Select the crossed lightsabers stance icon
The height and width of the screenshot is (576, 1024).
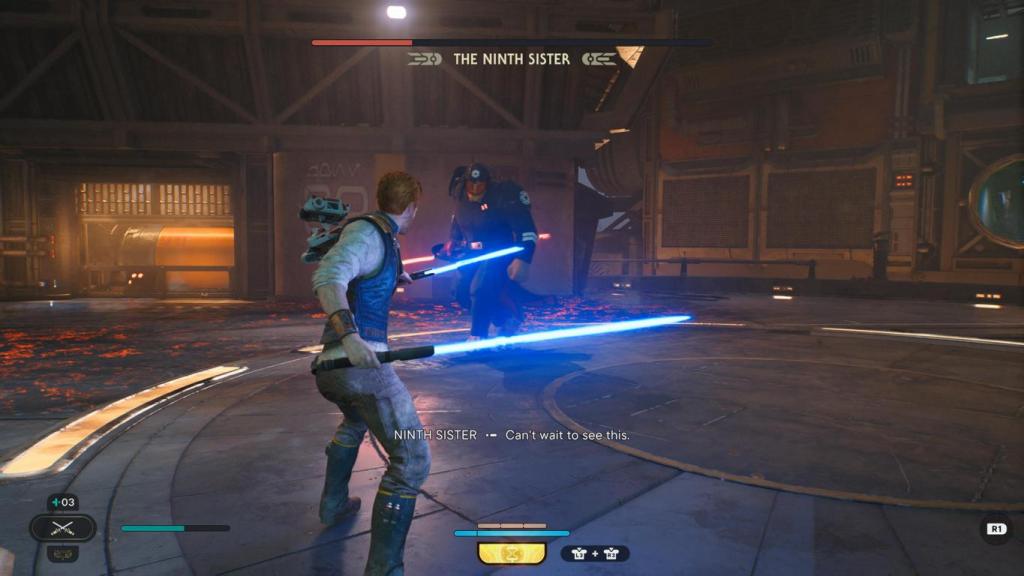point(62,527)
